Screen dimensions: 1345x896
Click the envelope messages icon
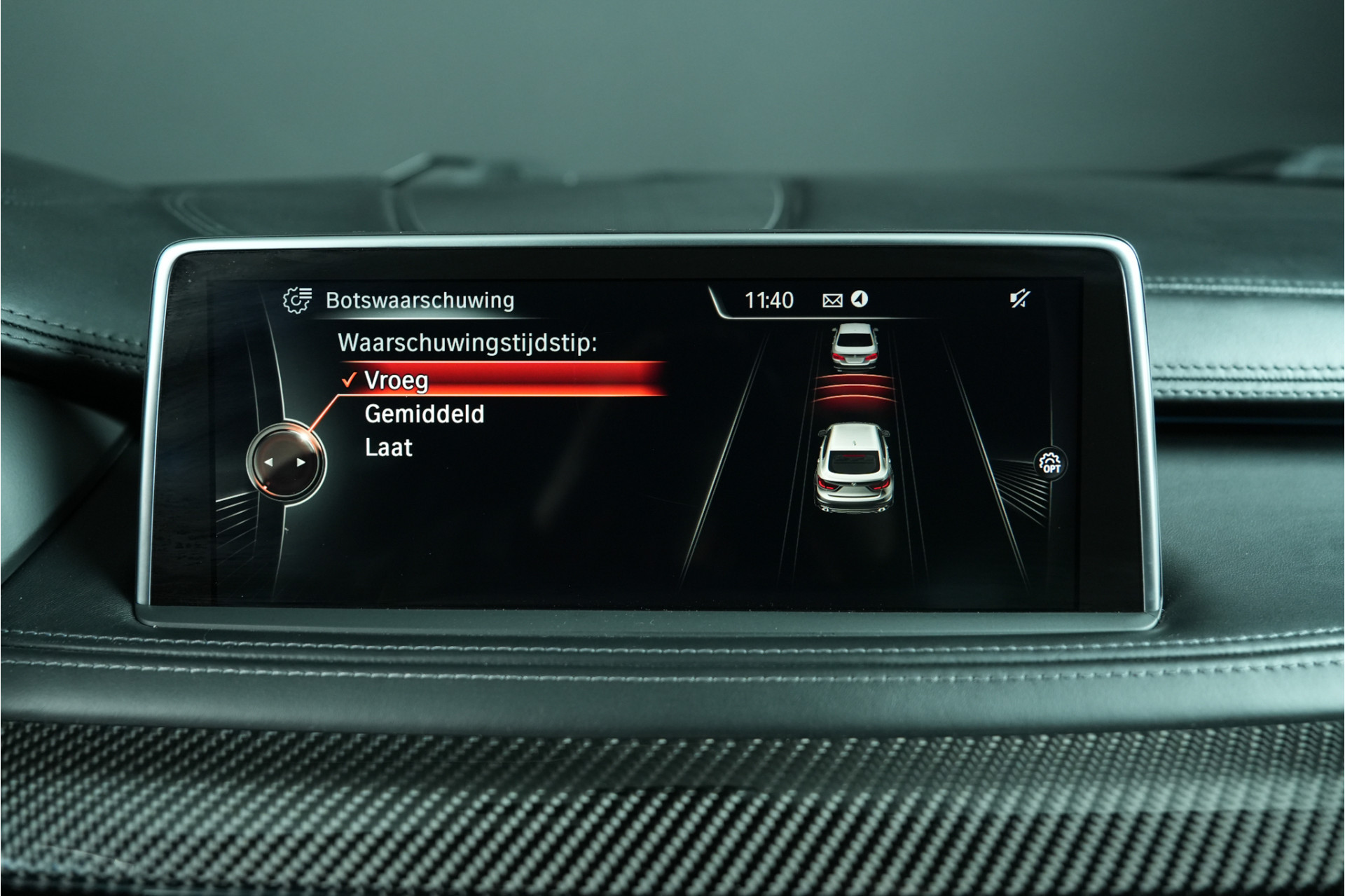tap(832, 301)
